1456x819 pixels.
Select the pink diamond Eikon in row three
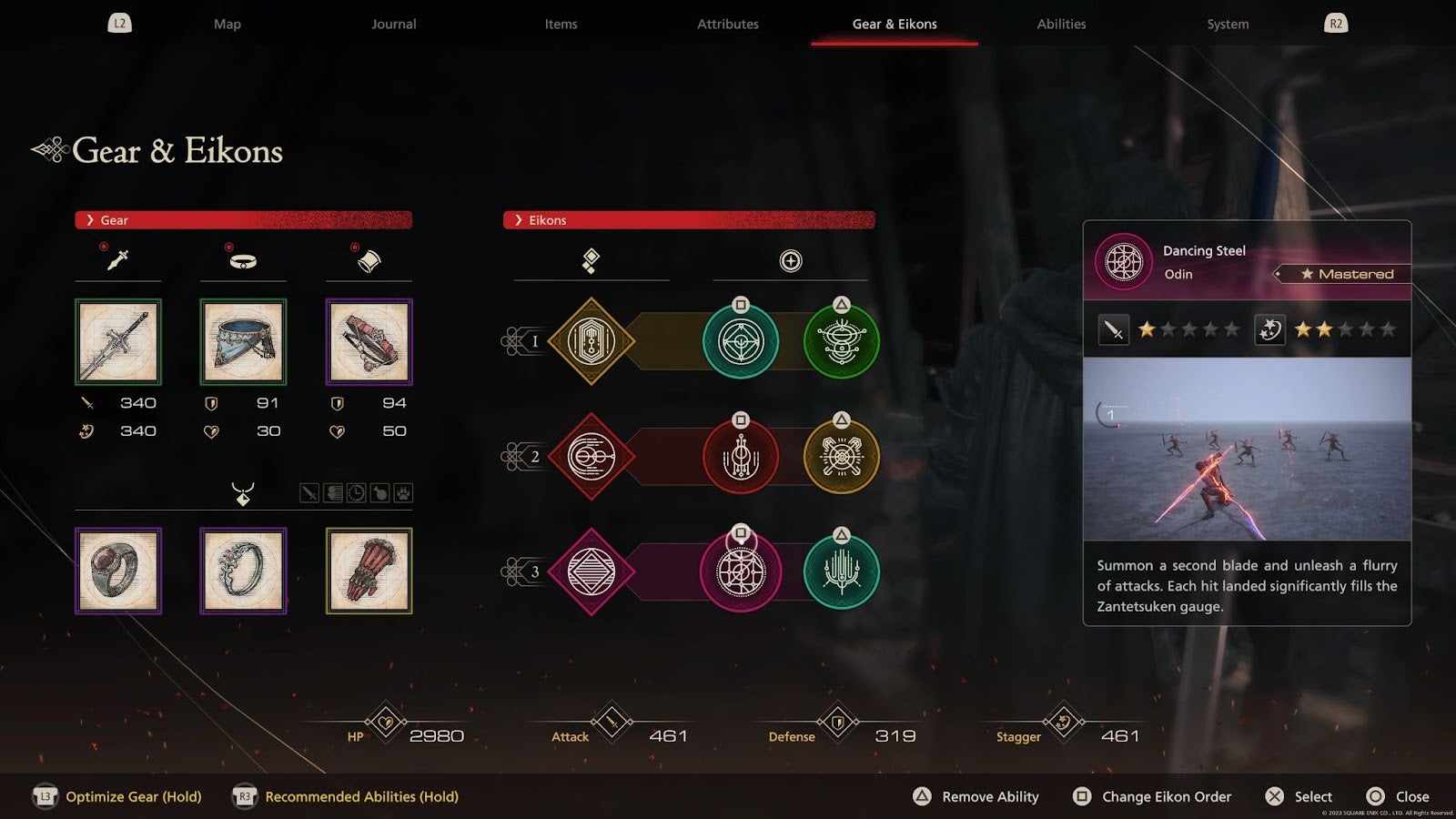pyautogui.click(x=591, y=571)
